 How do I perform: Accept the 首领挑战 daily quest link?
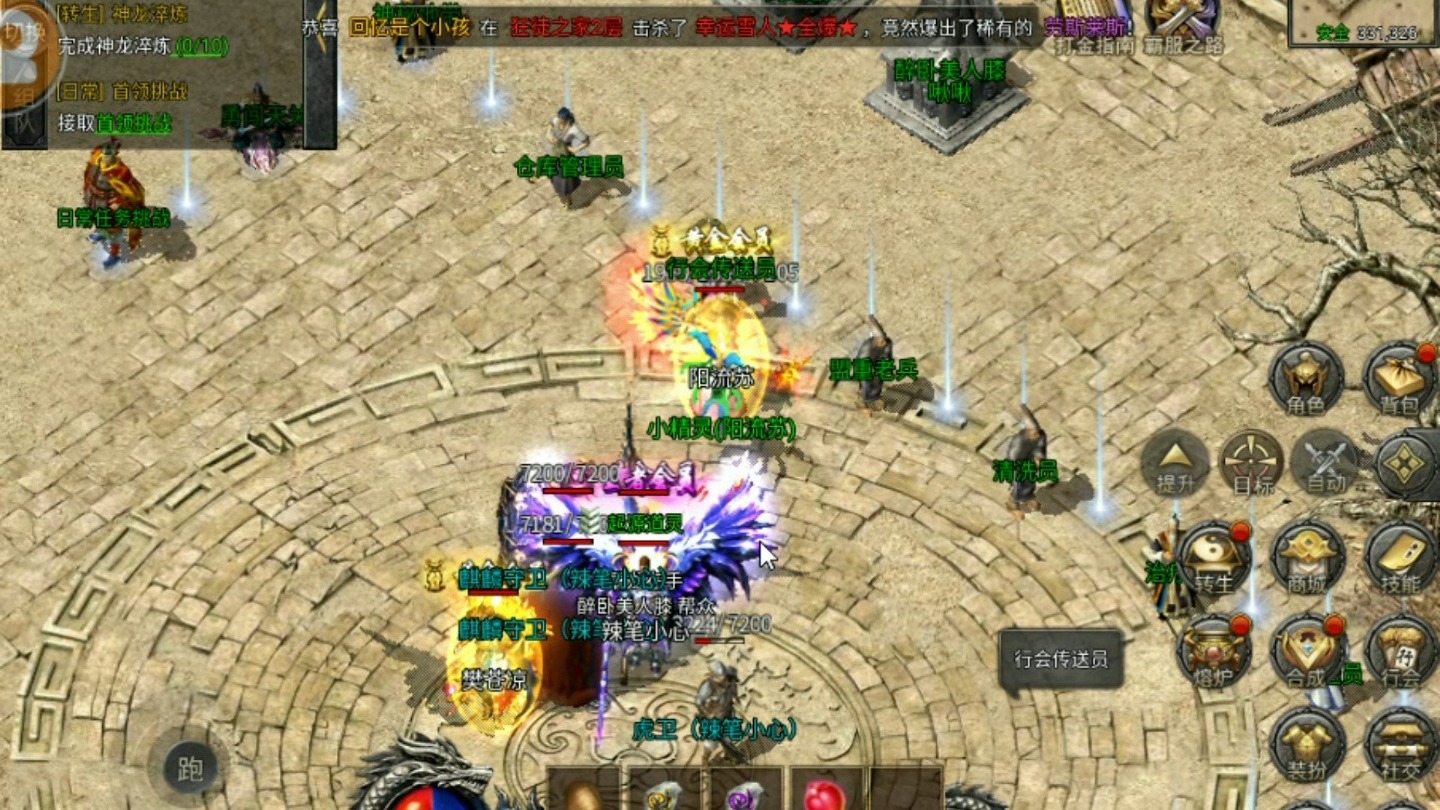coord(134,123)
